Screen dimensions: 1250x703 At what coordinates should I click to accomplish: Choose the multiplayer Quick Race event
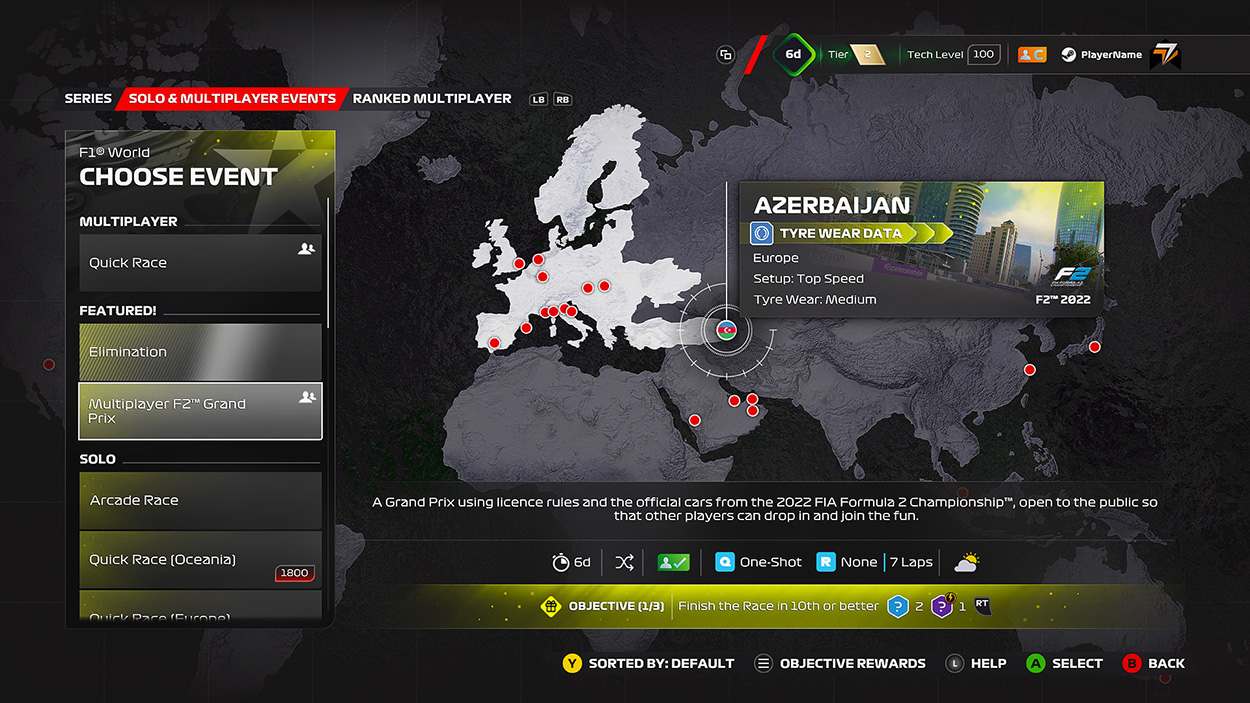coord(200,263)
